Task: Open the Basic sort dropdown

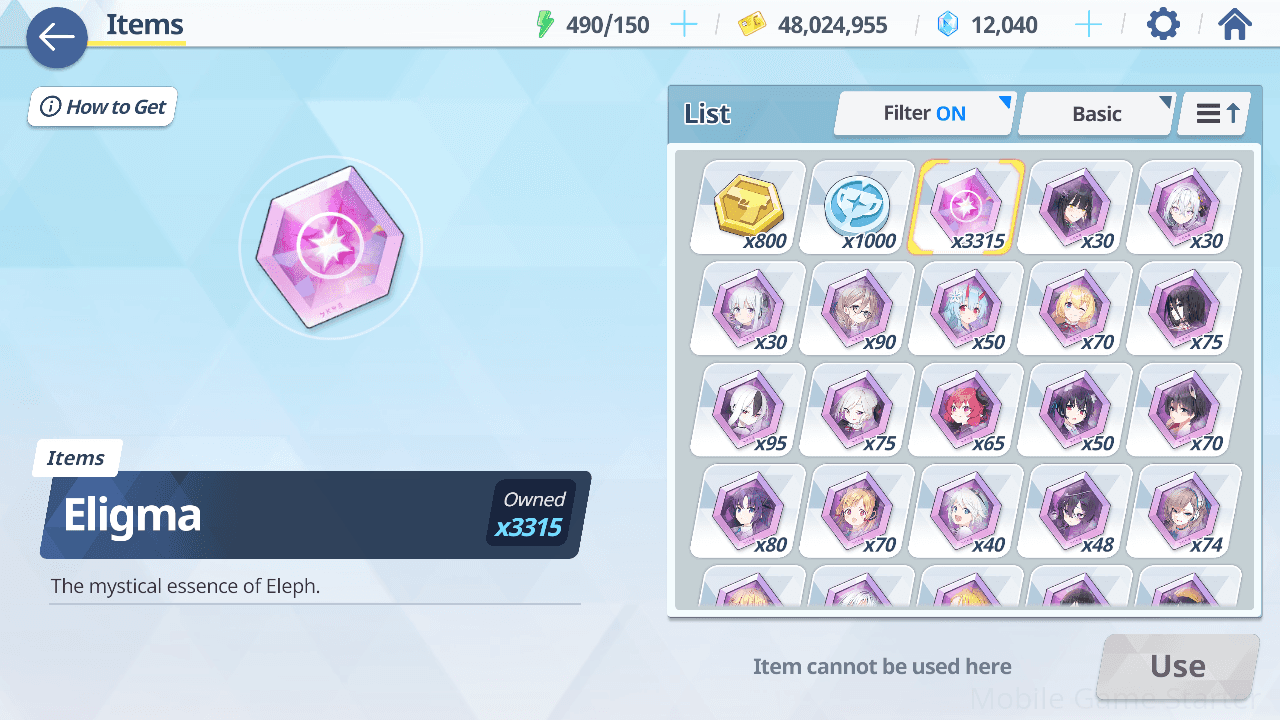Action: tap(1096, 114)
